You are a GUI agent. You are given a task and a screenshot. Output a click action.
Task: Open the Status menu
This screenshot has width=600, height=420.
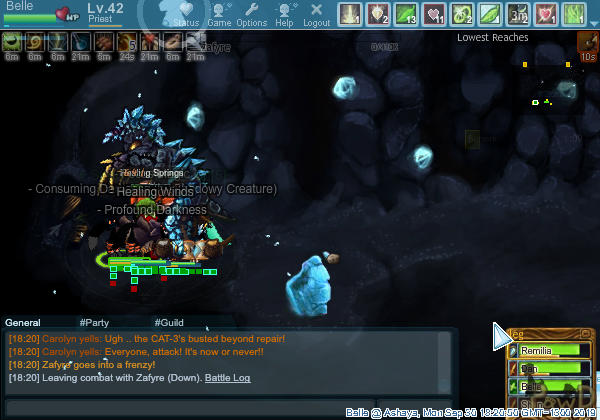pos(185,14)
